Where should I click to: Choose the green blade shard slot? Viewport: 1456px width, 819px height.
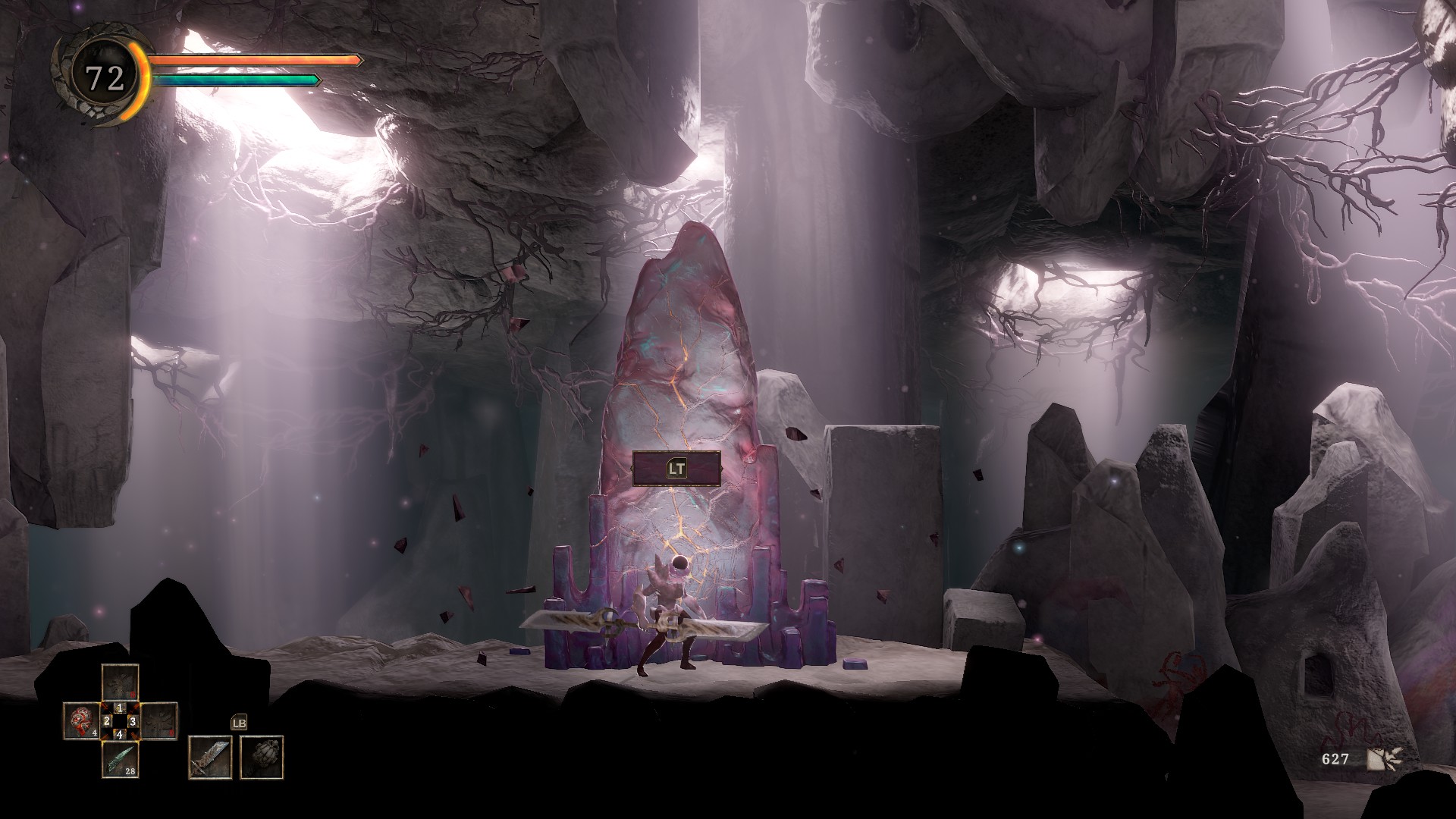coord(120,758)
